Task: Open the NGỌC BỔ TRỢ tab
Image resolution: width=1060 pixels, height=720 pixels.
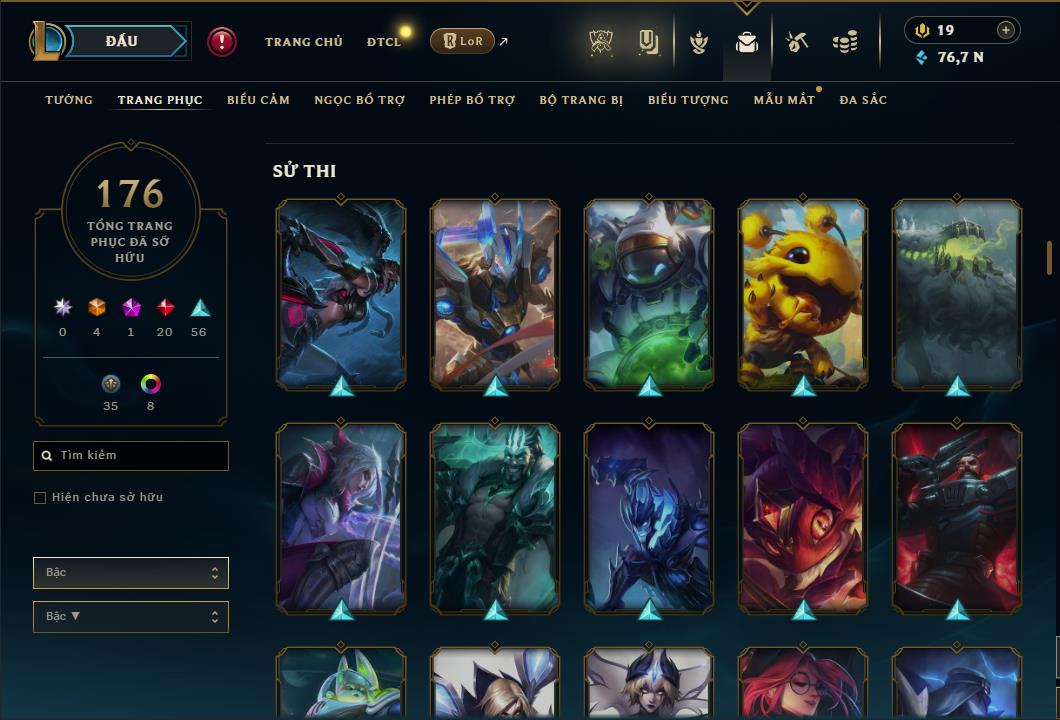Action: (x=360, y=100)
